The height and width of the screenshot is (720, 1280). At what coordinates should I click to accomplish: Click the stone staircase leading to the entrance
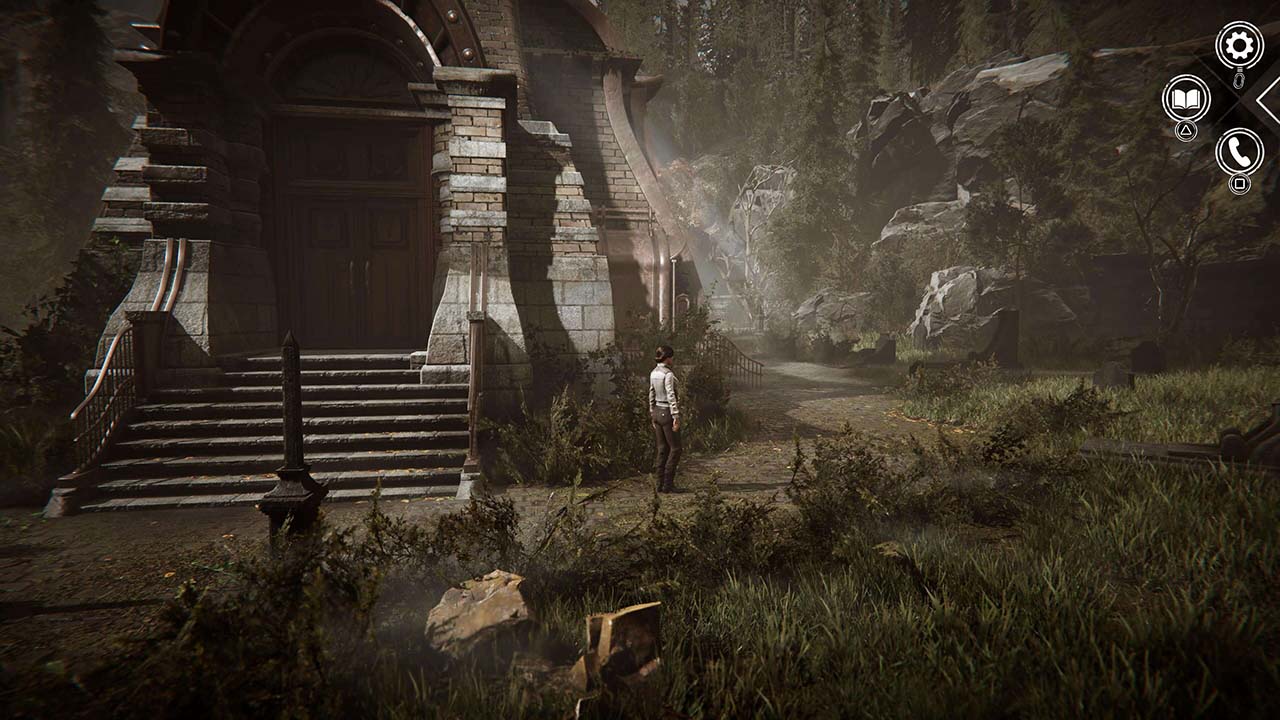tap(230, 420)
